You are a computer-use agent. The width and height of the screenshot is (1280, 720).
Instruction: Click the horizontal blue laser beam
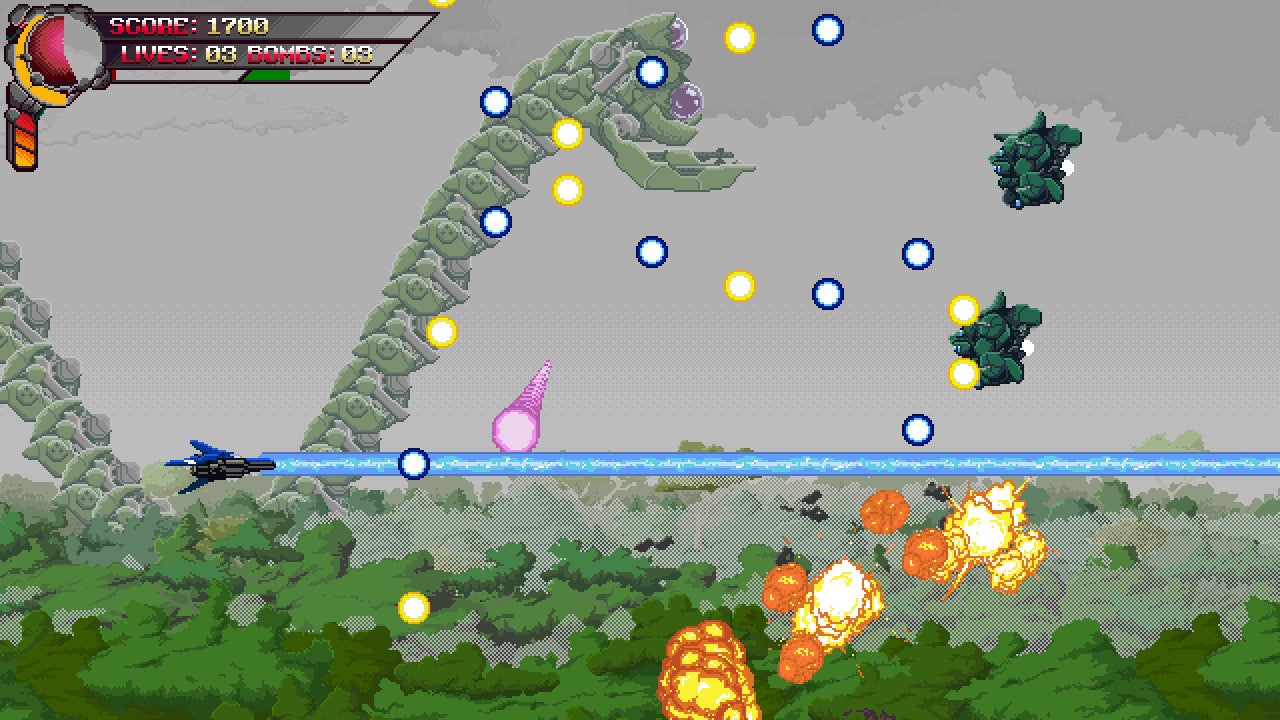(700, 462)
